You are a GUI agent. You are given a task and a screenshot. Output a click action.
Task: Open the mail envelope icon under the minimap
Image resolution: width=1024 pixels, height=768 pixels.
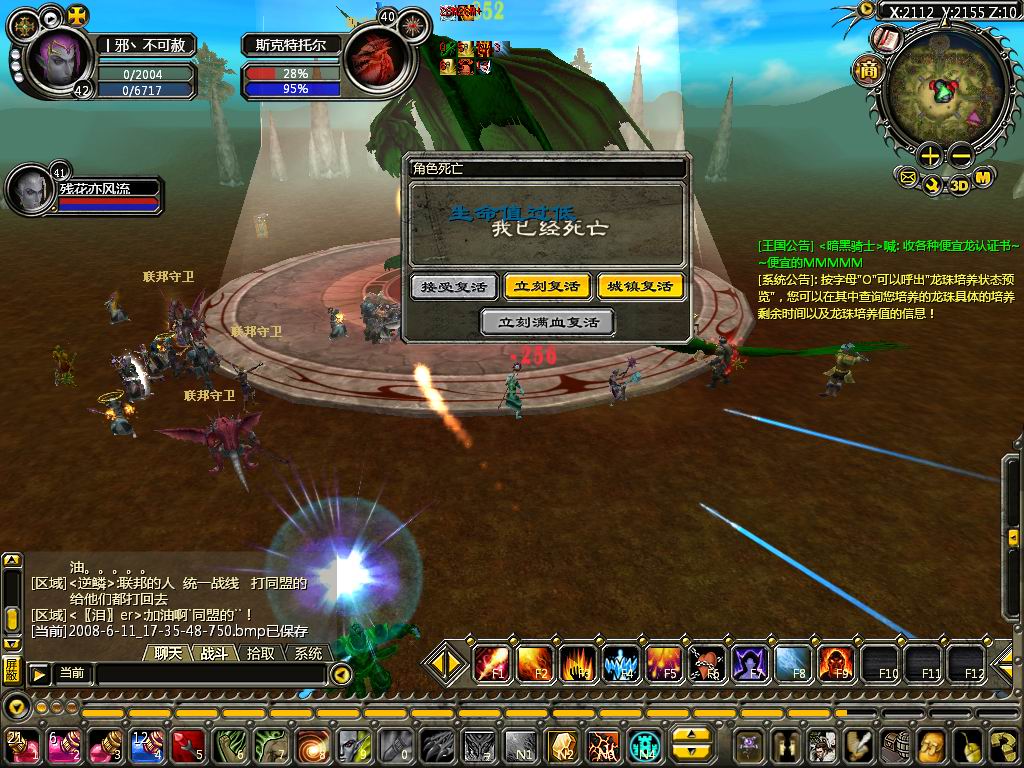click(908, 179)
